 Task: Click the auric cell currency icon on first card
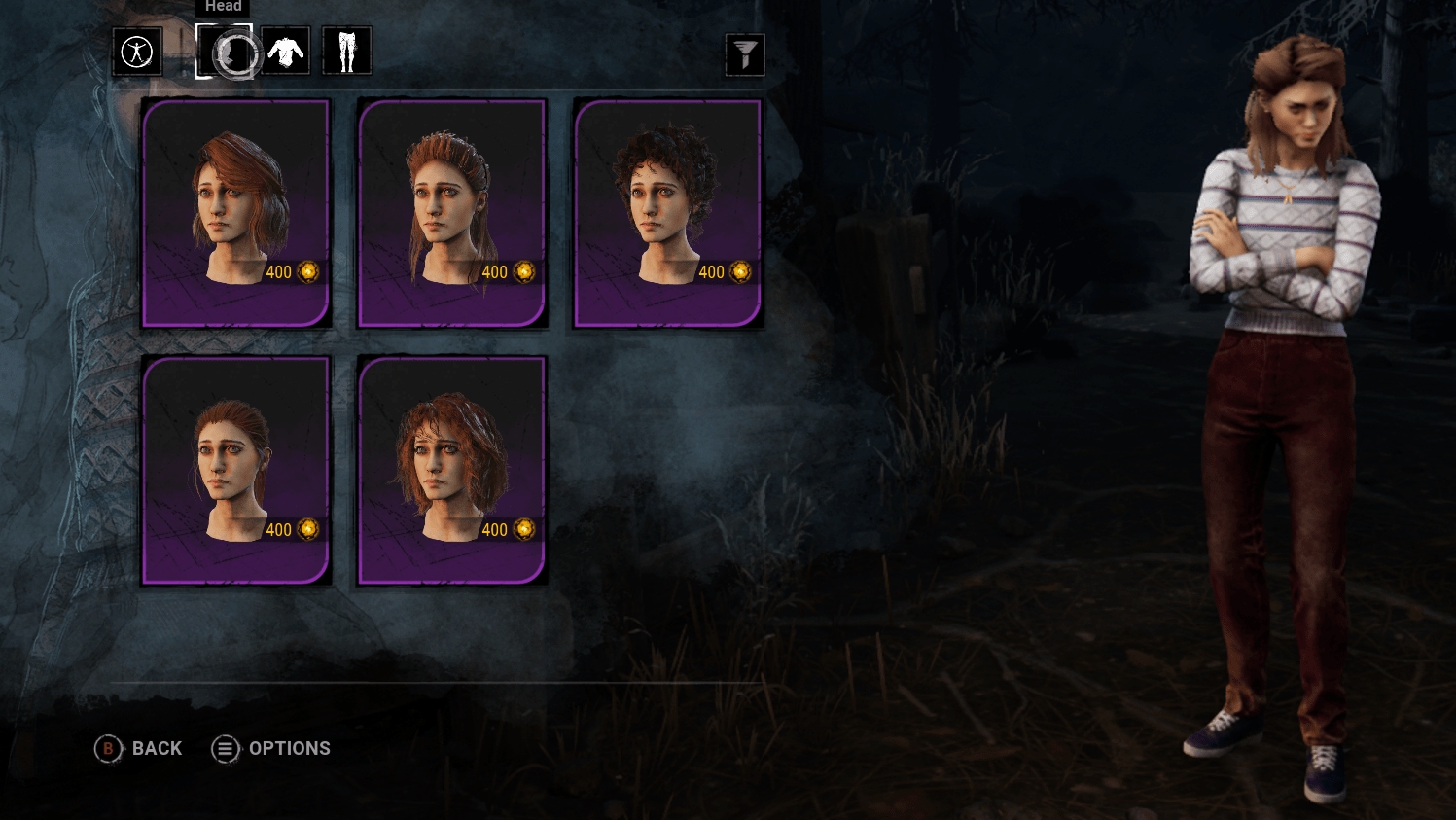pos(307,272)
